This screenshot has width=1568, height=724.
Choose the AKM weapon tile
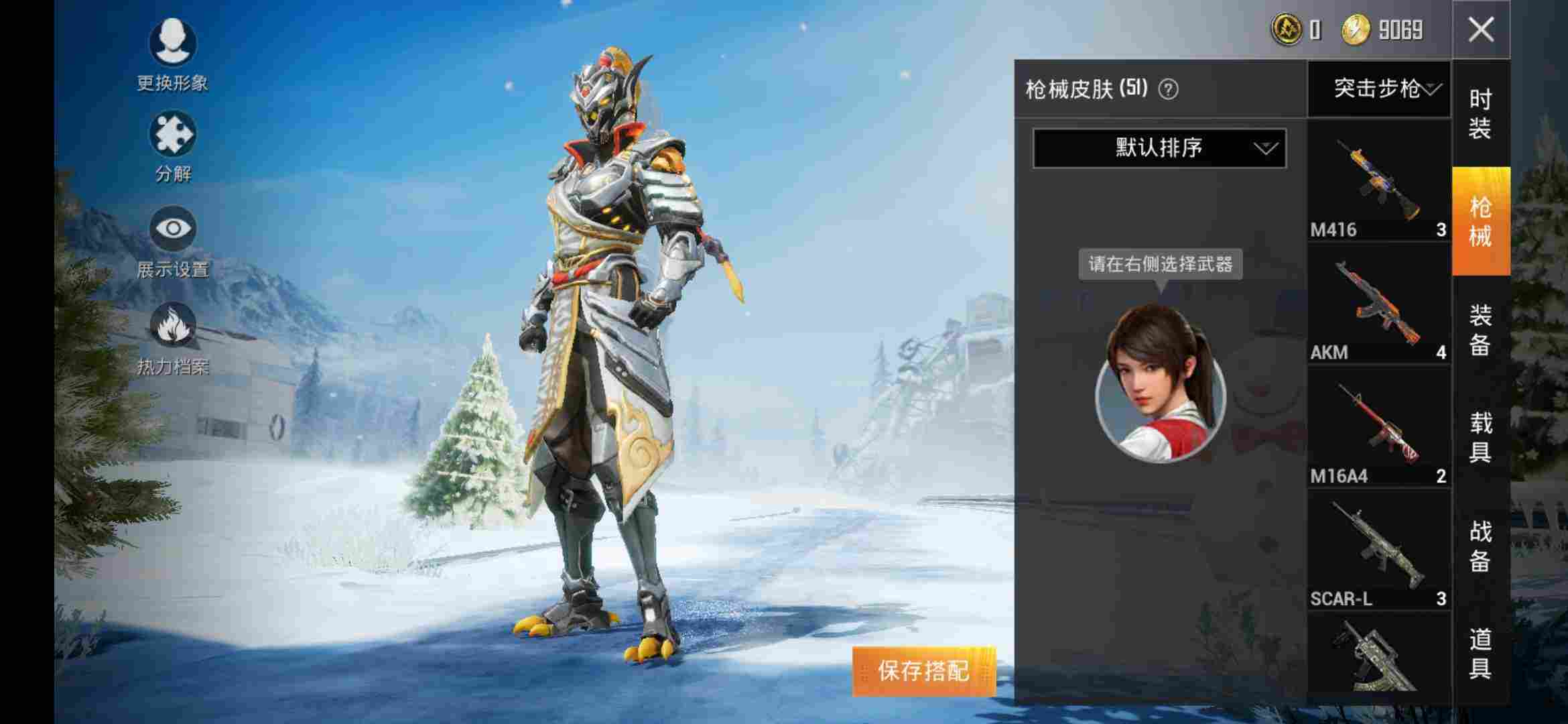(x=1378, y=305)
